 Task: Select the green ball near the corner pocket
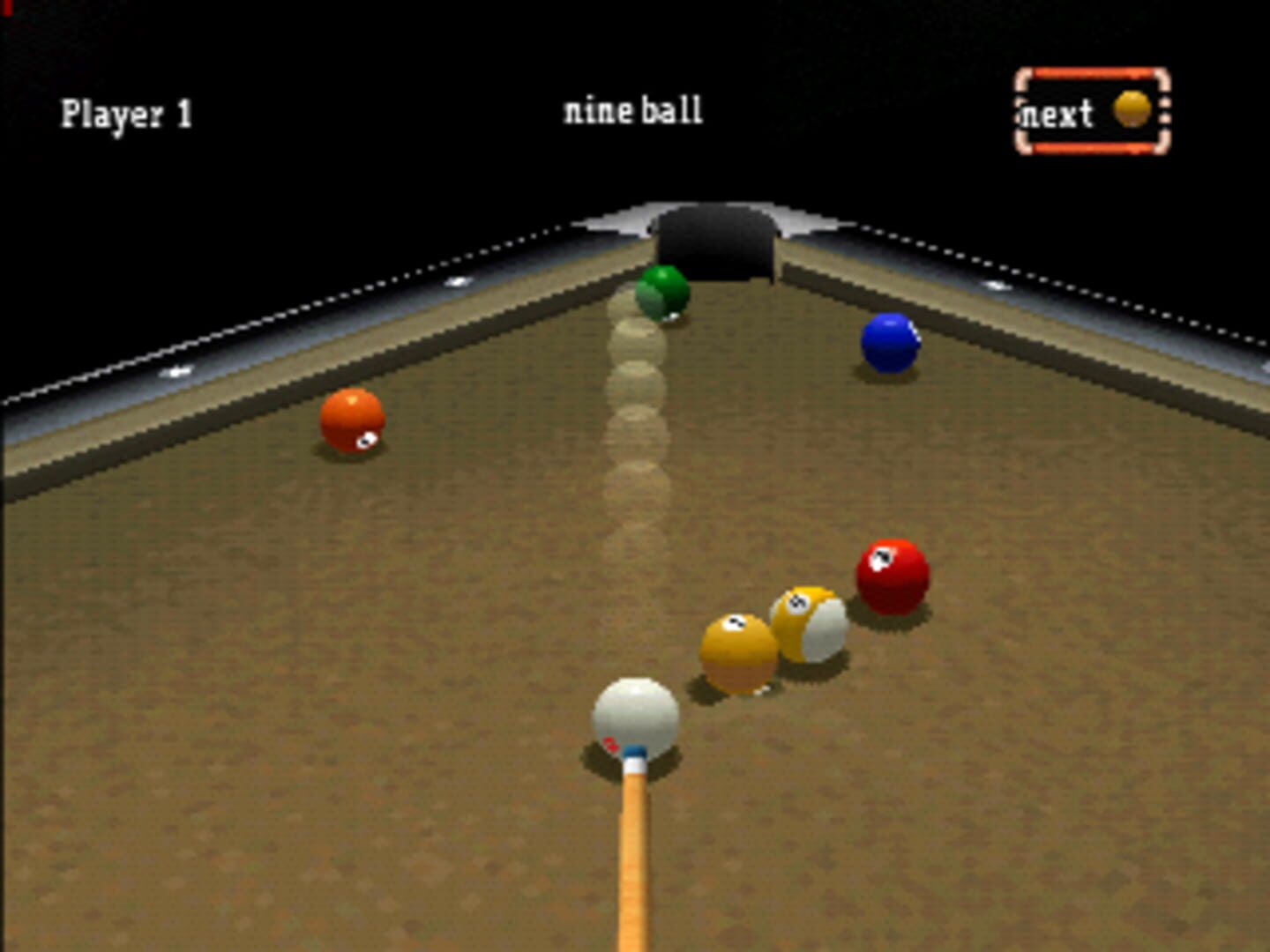[660, 294]
